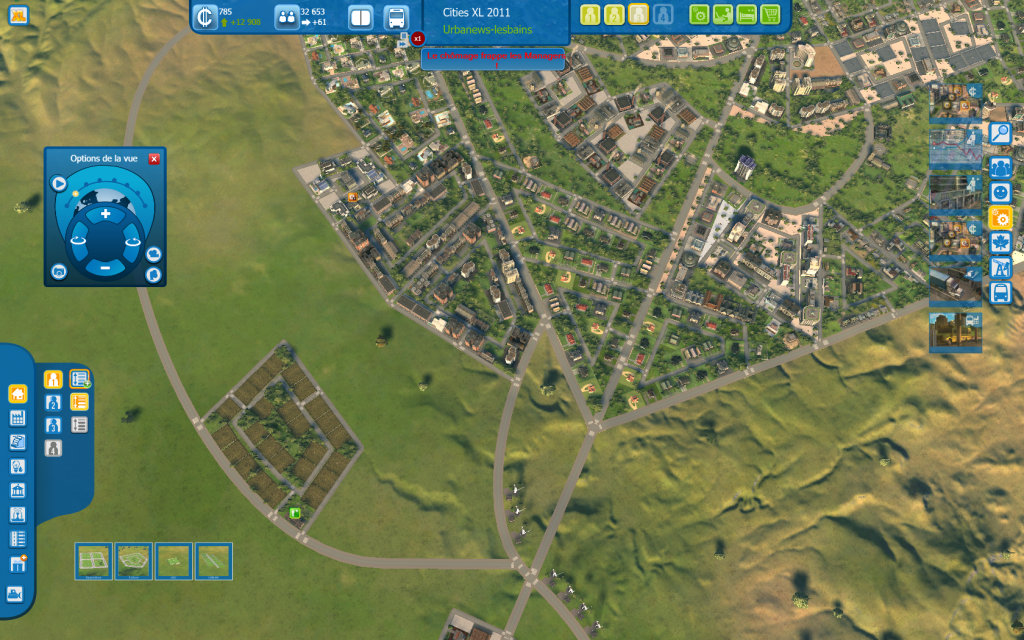
Task: Zoom out with the minus button
Action: point(105,267)
